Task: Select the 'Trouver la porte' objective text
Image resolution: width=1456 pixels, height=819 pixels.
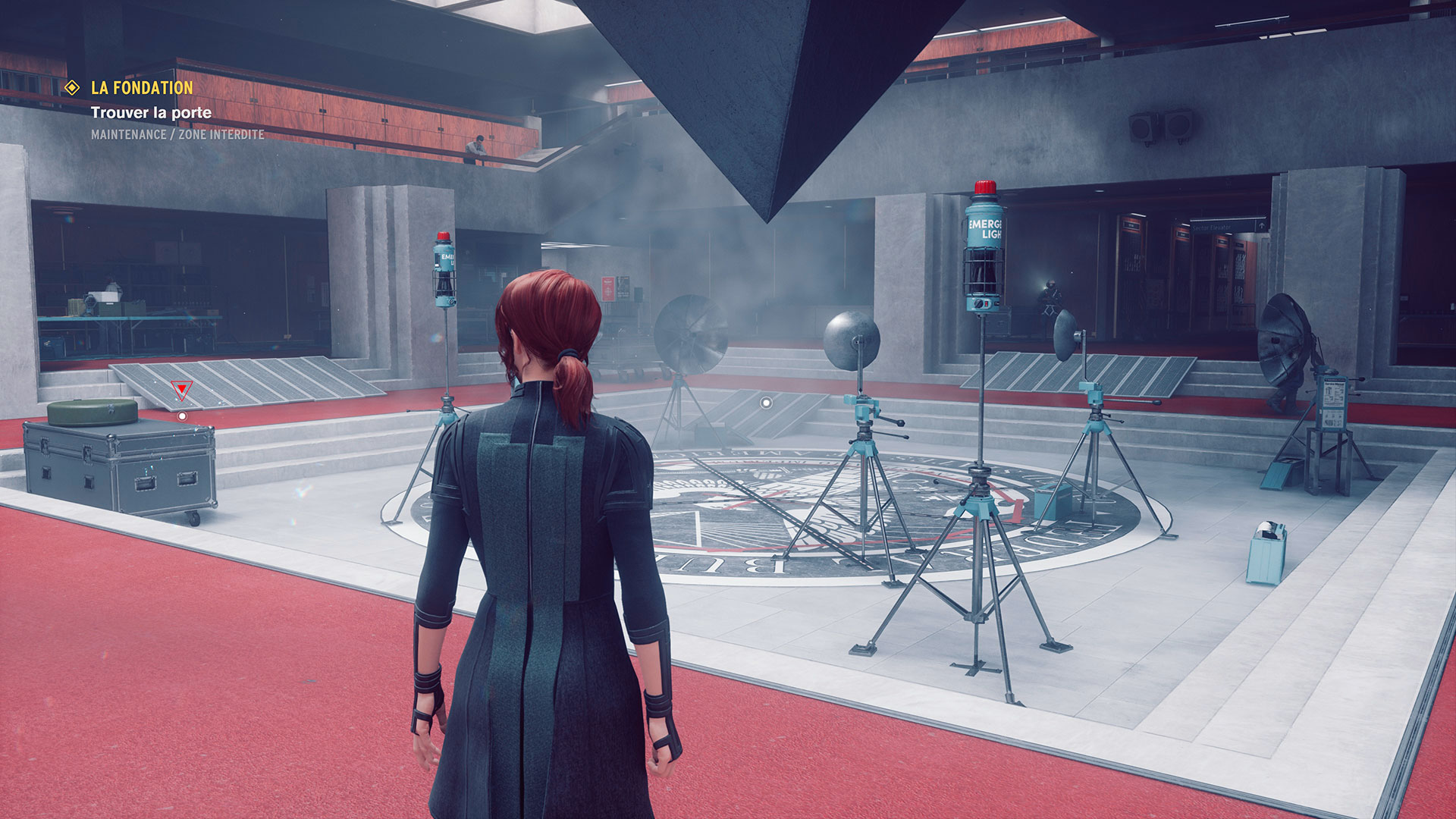Action: click(151, 113)
